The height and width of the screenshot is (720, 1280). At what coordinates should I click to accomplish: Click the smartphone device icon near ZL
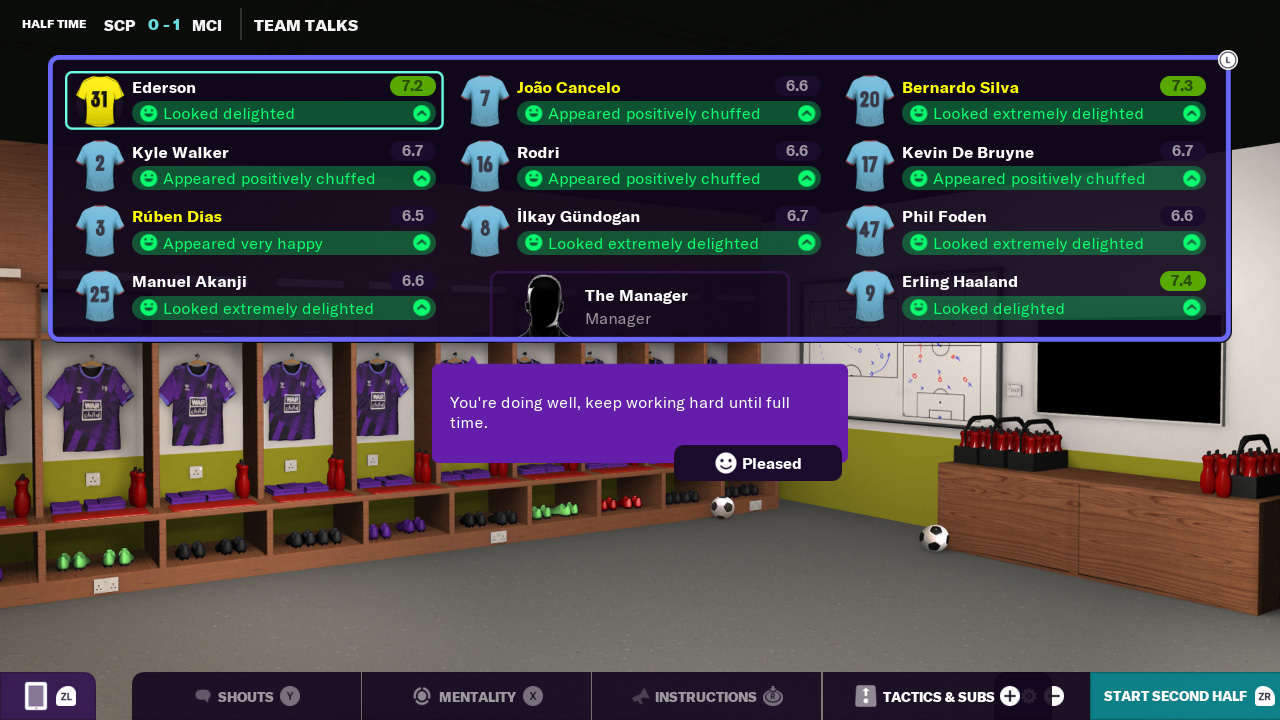[33, 695]
